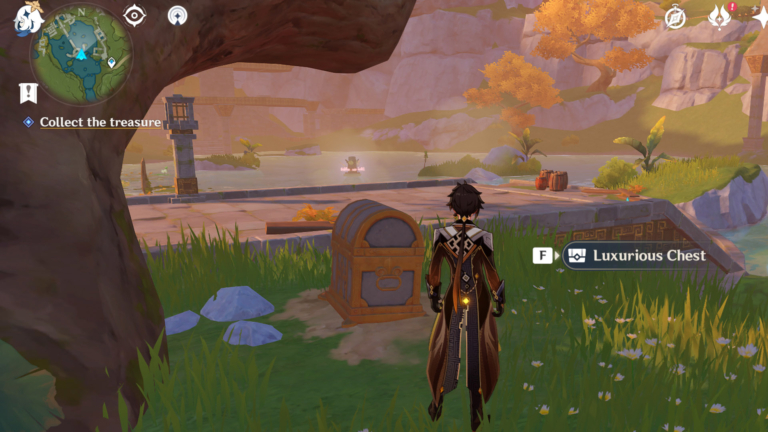Open the compass adventure handbook icon
Screen dimensions: 768x432
tap(676, 17)
